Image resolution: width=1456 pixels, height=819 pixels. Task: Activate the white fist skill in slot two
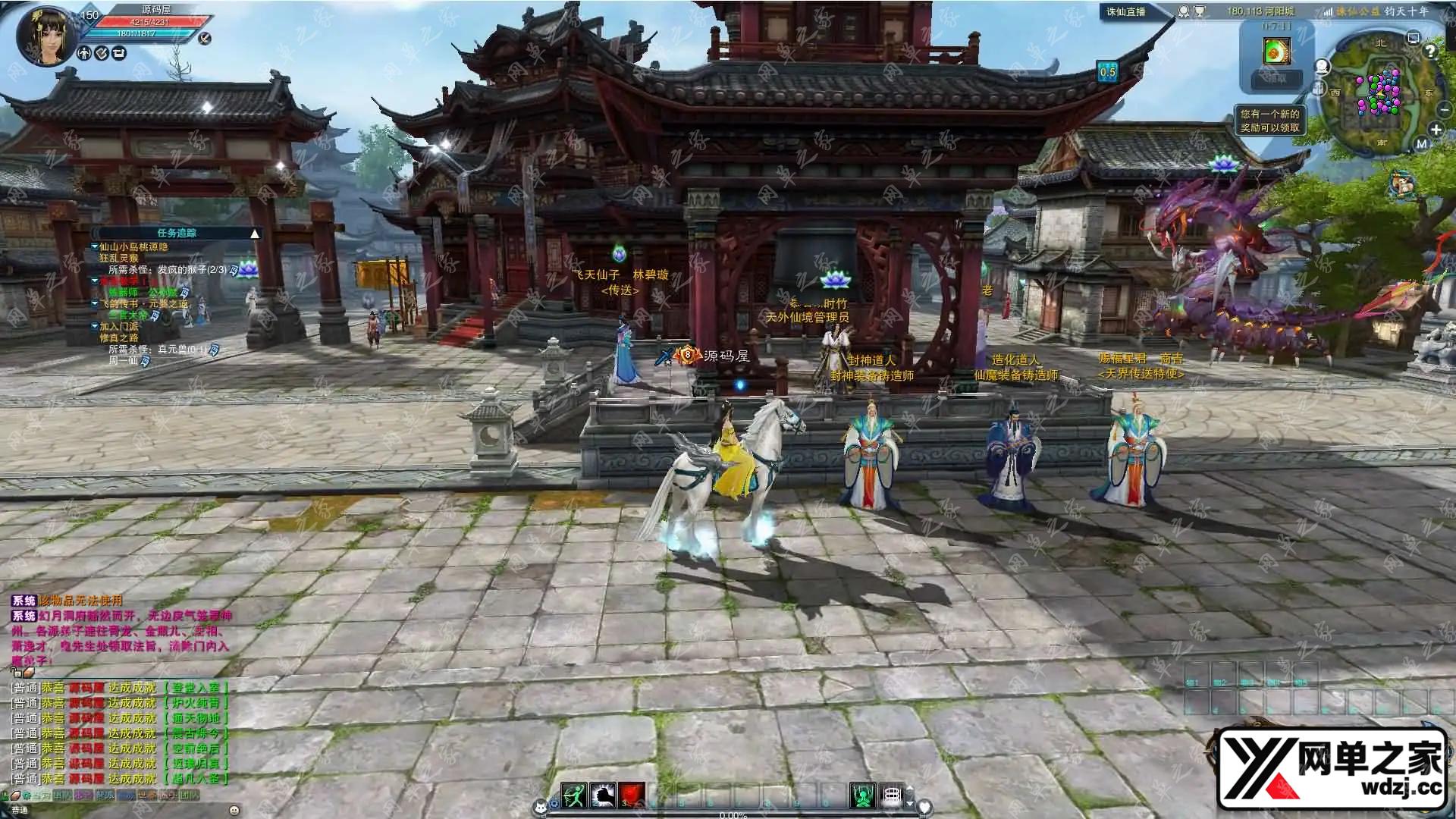[603, 795]
